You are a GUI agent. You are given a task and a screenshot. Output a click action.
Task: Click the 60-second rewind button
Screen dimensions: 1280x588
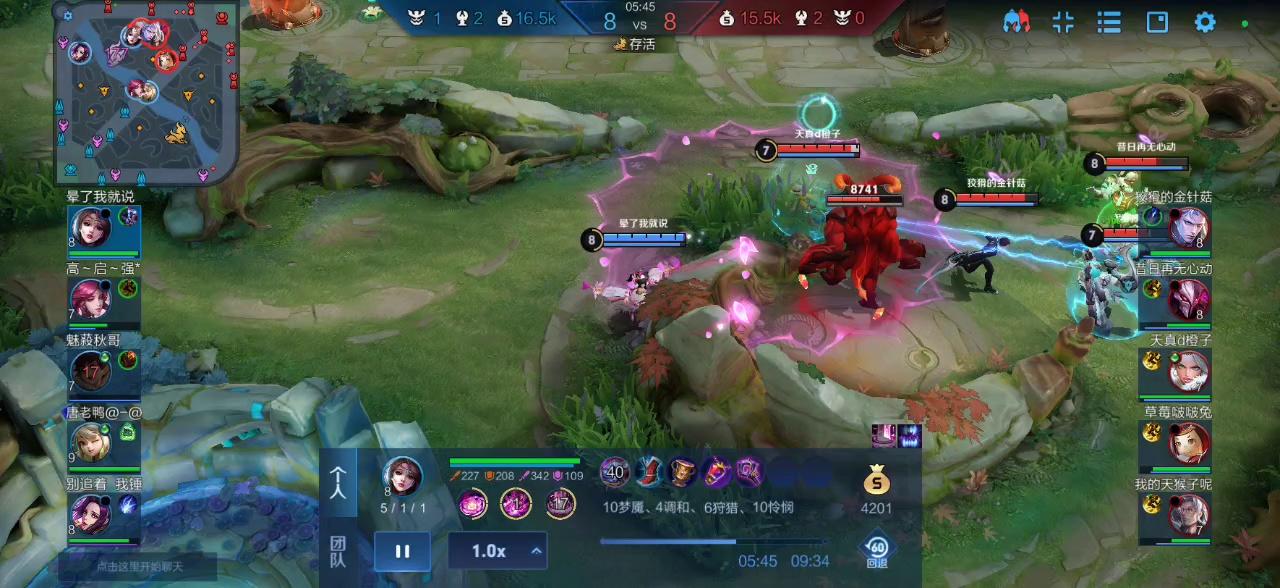point(877,551)
